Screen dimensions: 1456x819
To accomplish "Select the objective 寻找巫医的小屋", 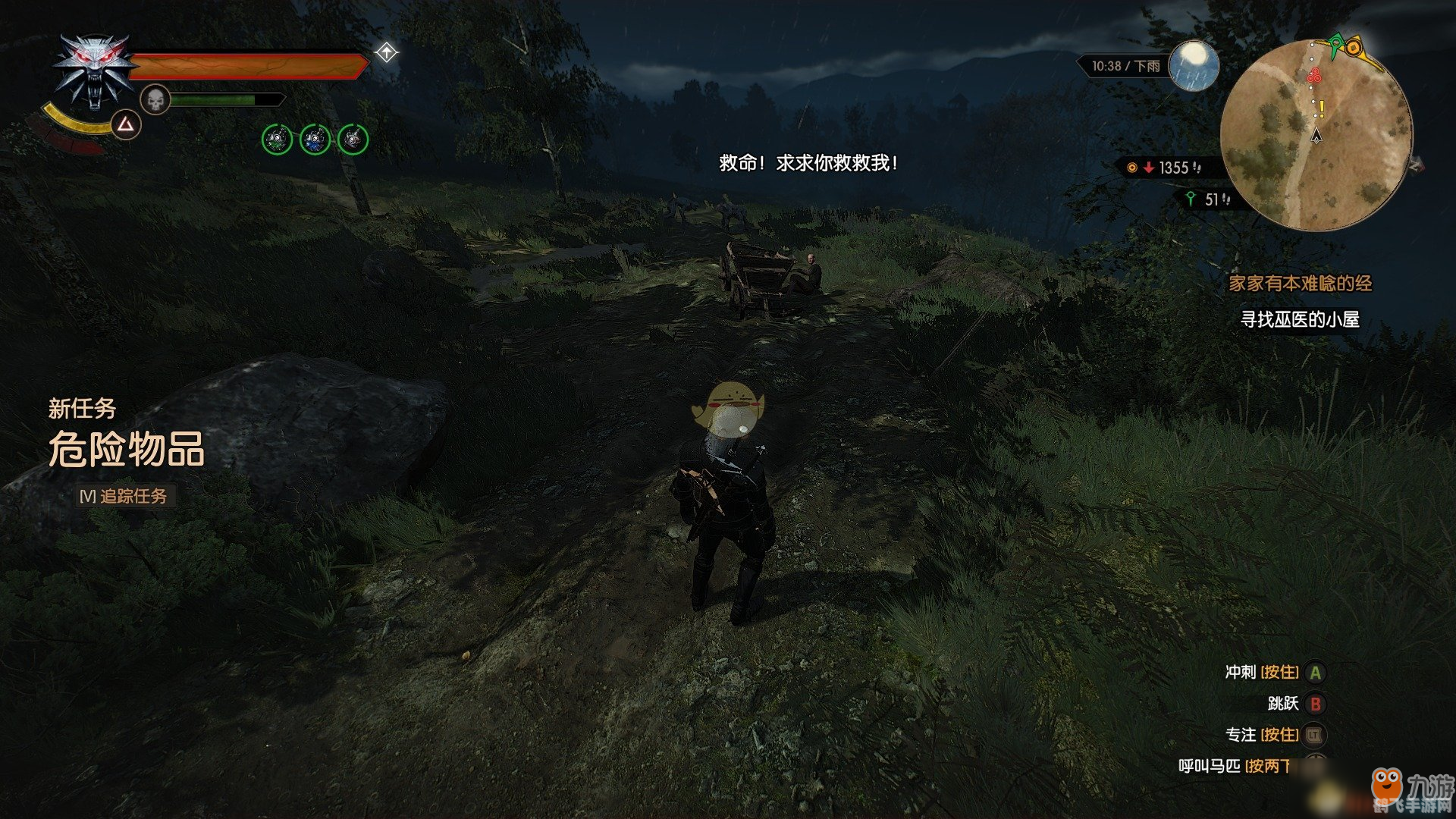I will pos(1299,320).
